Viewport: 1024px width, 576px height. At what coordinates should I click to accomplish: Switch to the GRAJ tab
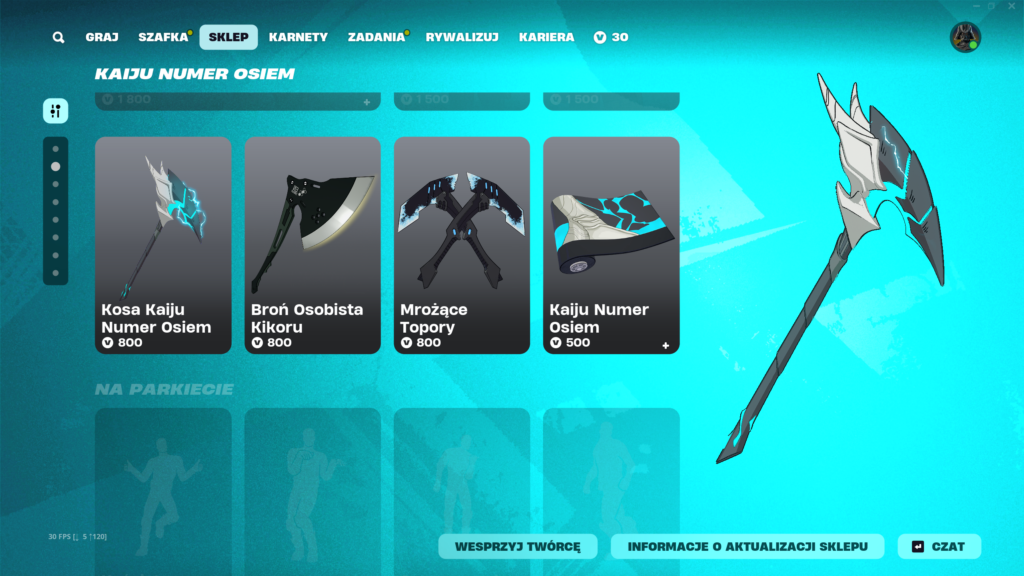point(102,38)
